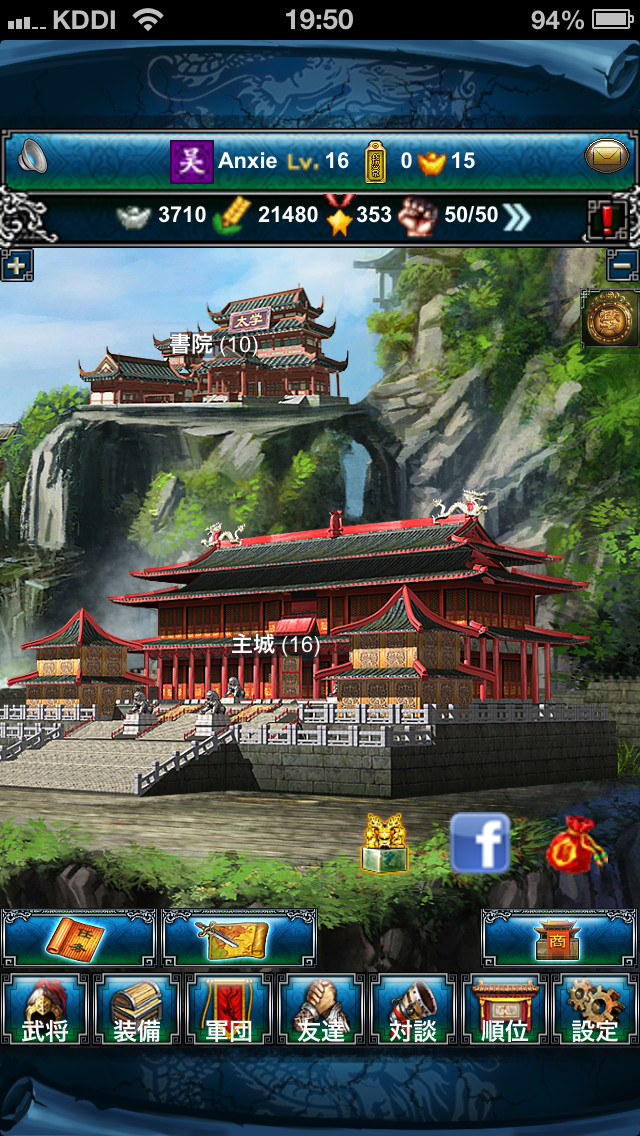The width and height of the screenshot is (640, 1136).
Task: Open the orange quest book button
Action: coord(80,938)
